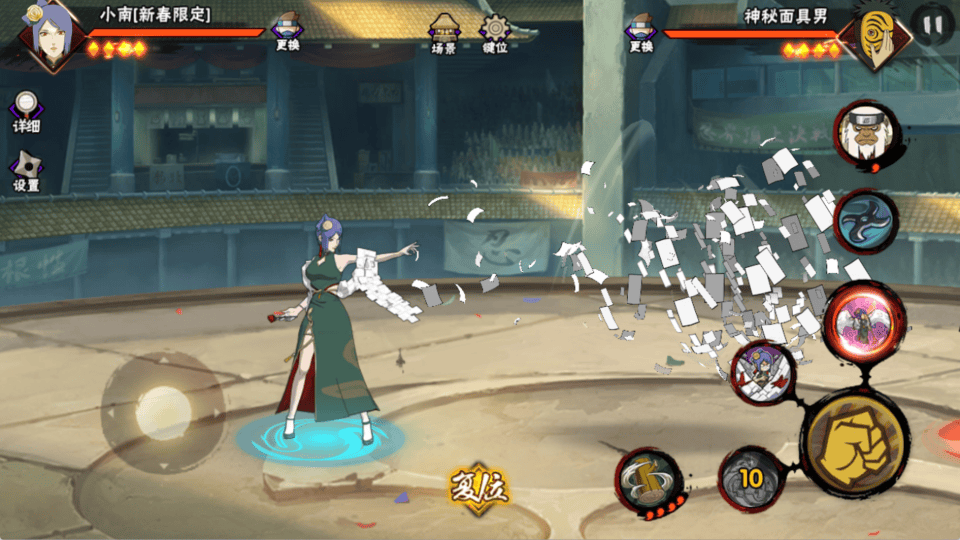Swap Konan using her 更换 button

288,32
